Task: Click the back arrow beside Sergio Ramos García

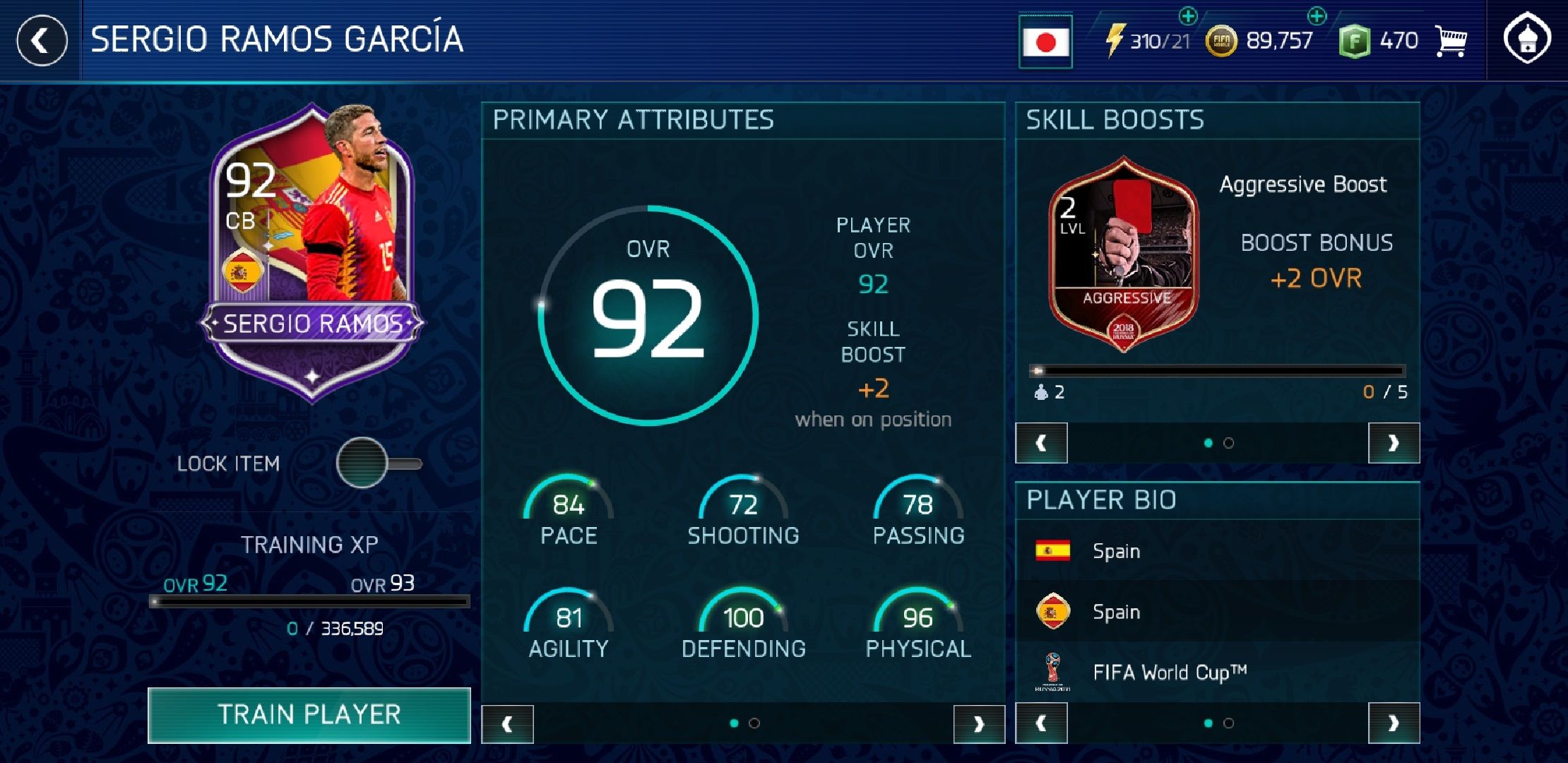Action: pos(40,40)
